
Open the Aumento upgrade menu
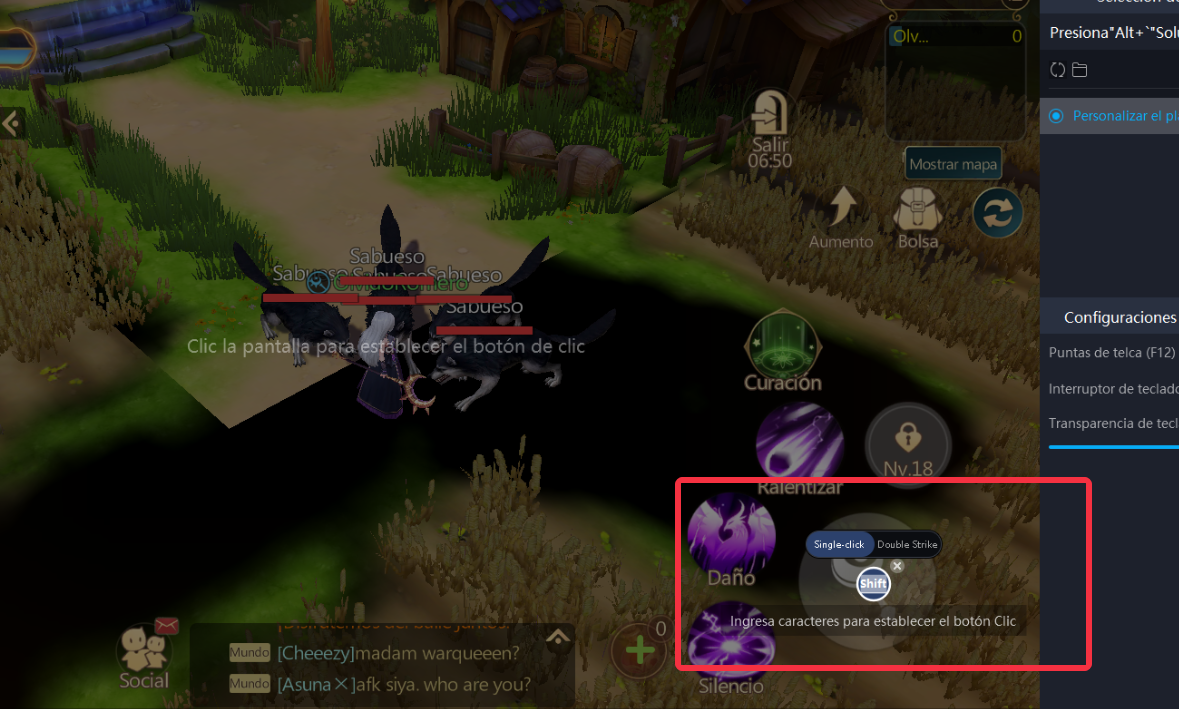pyautogui.click(x=842, y=213)
